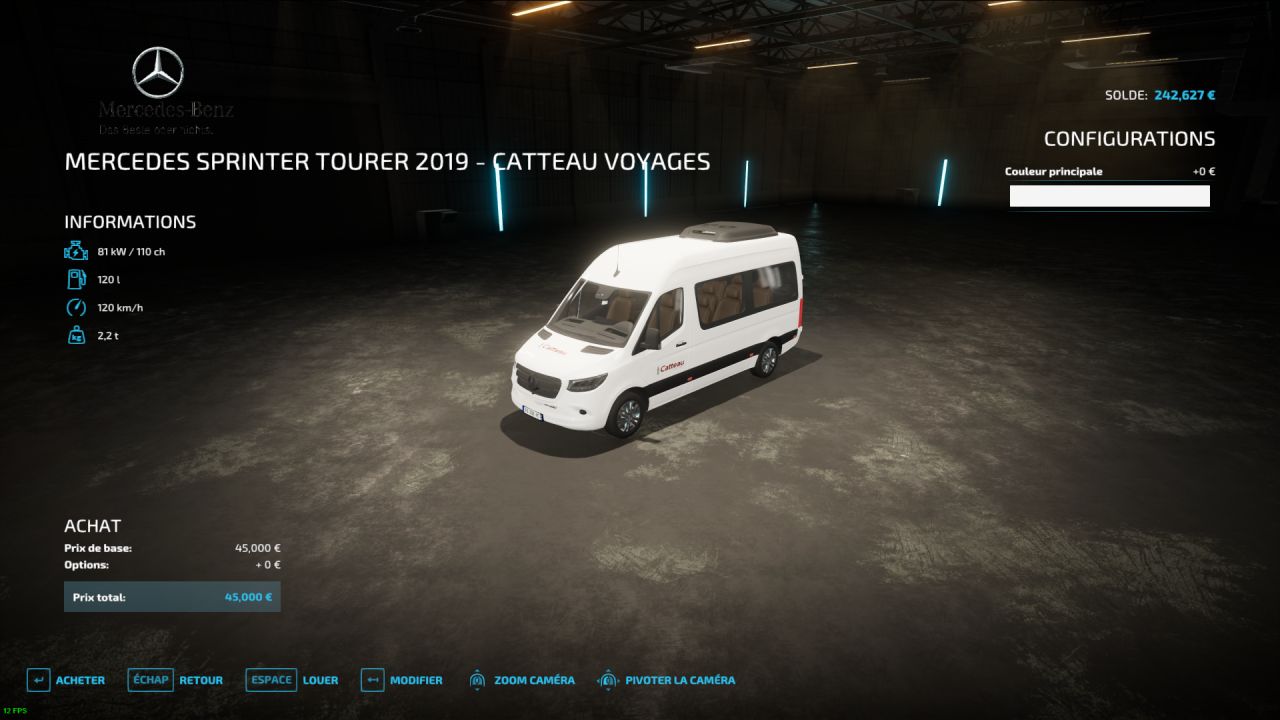
Task: Click the ESPACE key icon before LOUER
Action: point(270,680)
